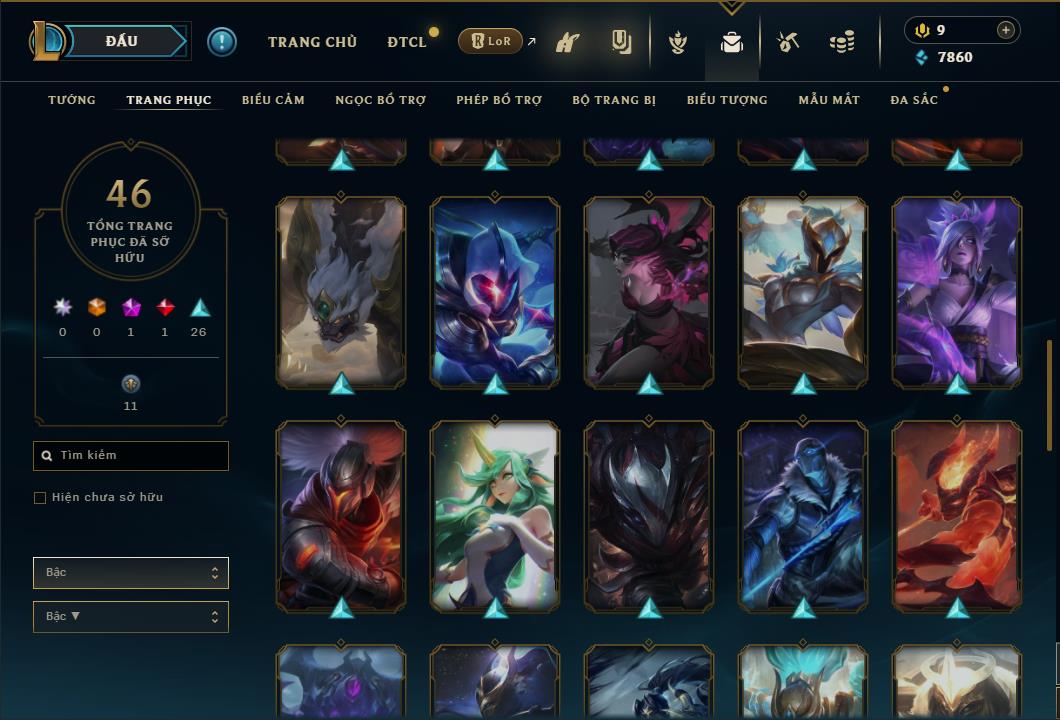
Task: Open the Bậc ▼ sort dropdown
Action: click(131, 617)
